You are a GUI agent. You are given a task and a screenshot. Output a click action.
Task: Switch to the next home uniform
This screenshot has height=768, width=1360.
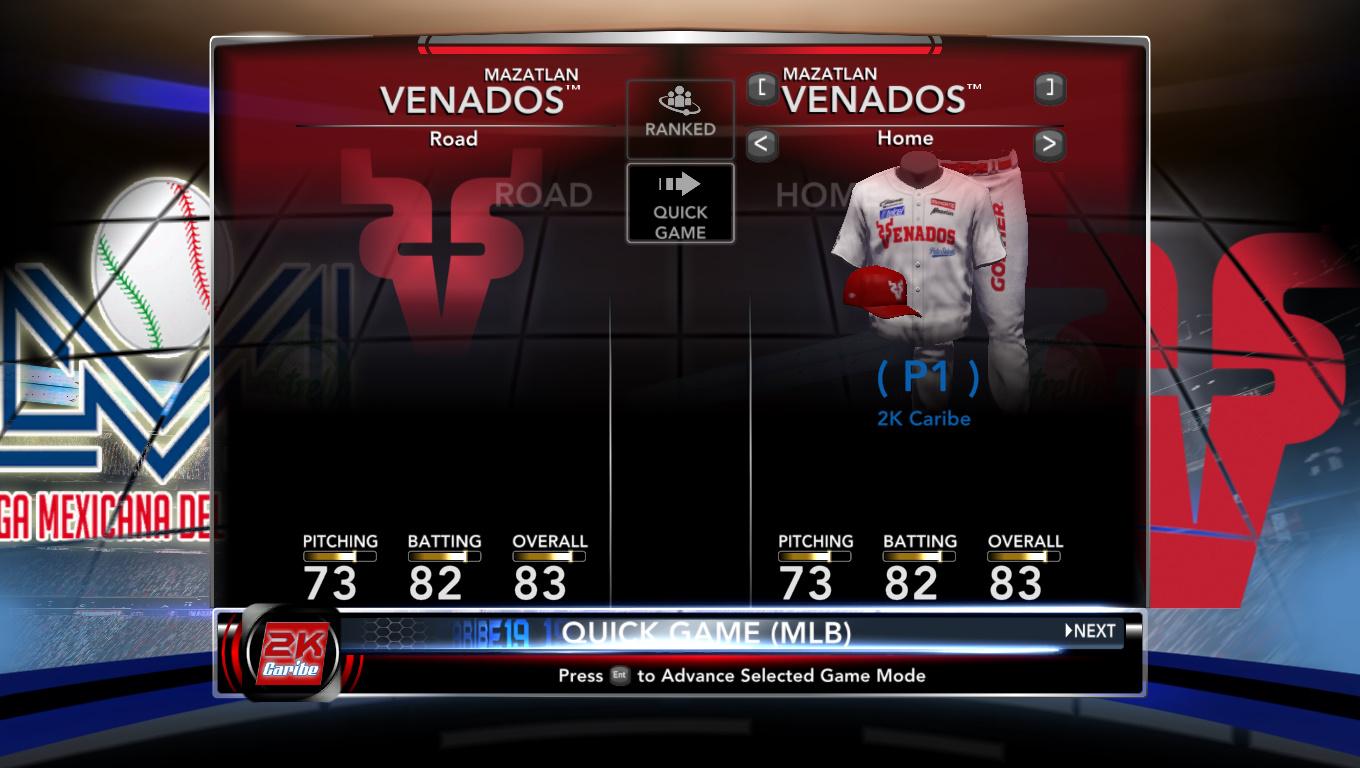pyautogui.click(x=1048, y=144)
